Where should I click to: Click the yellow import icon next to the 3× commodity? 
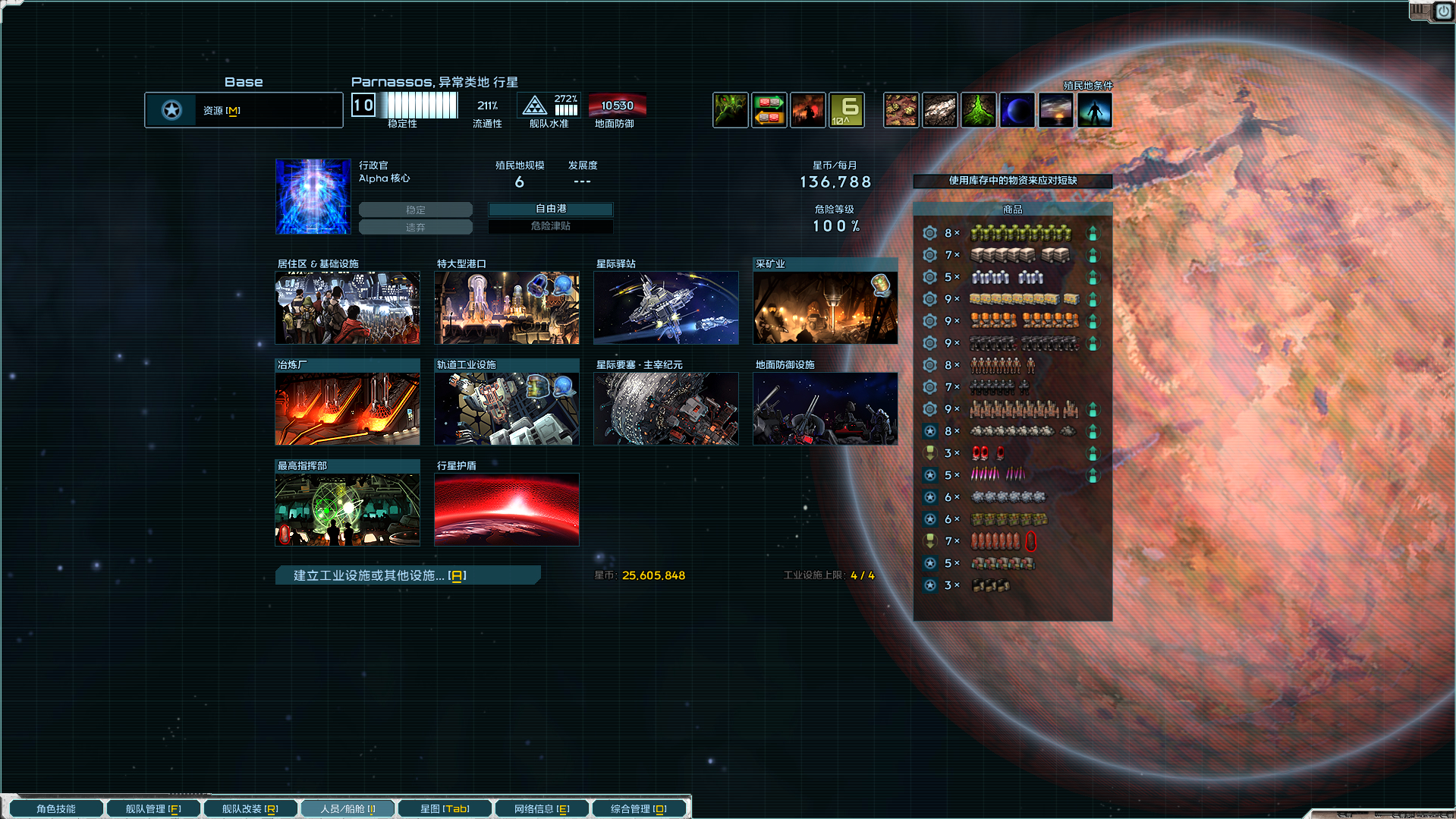tap(929, 453)
